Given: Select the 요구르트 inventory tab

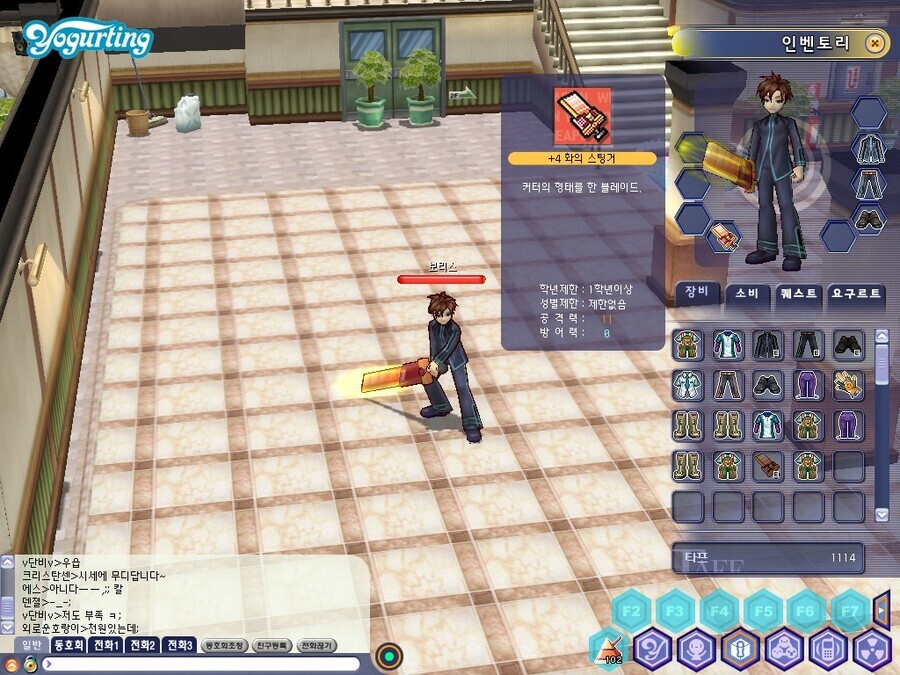Looking at the screenshot, I should [857, 293].
